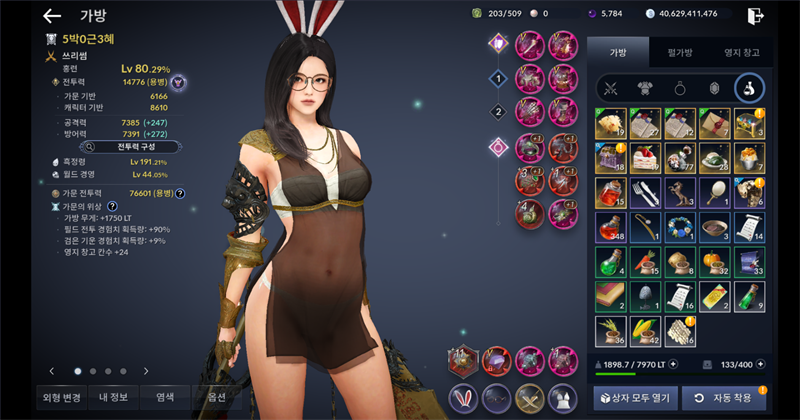
Task: Click 상자 모두 열기 button
Action: pos(632,395)
